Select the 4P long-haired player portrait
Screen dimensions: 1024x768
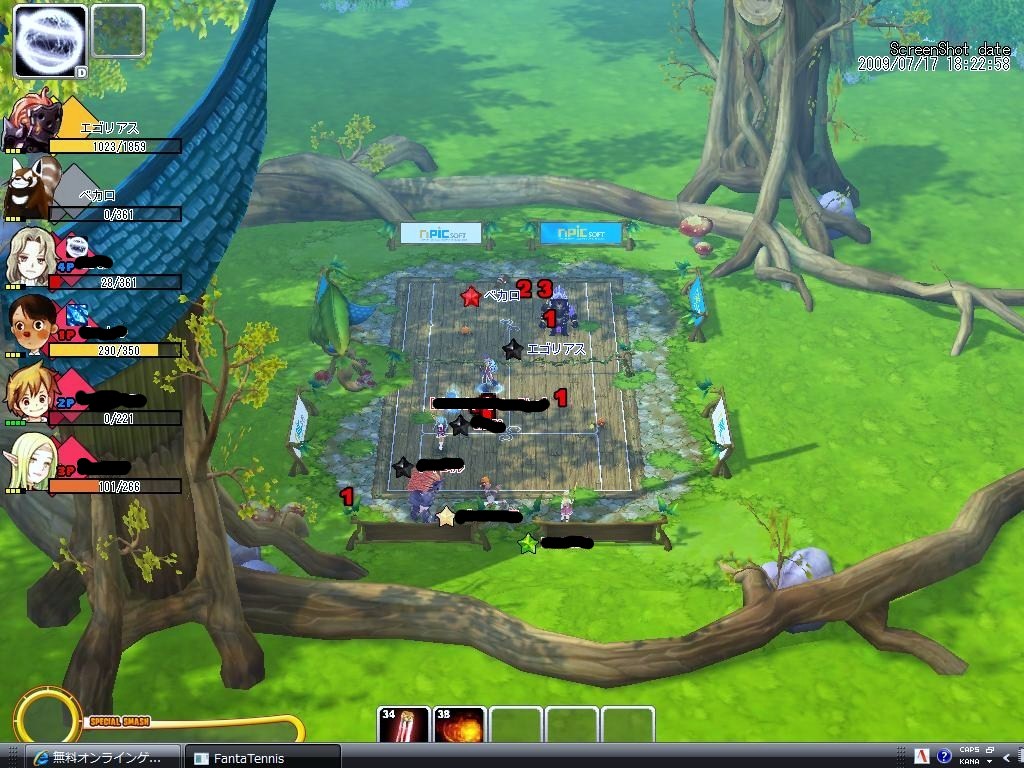(29, 257)
